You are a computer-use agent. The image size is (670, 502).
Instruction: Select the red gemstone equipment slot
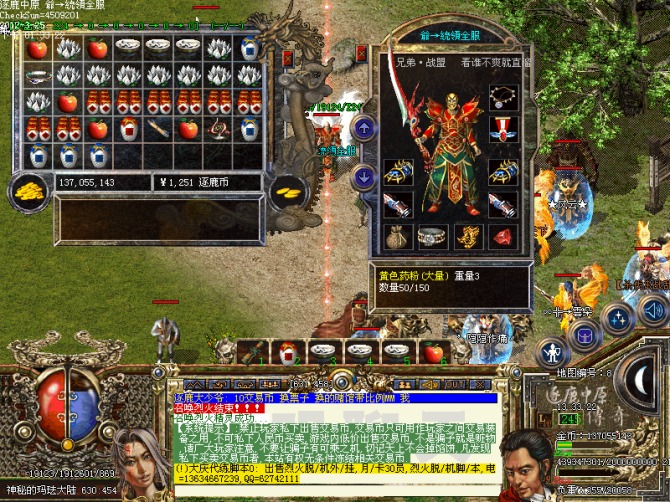pyautogui.click(x=503, y=236)
